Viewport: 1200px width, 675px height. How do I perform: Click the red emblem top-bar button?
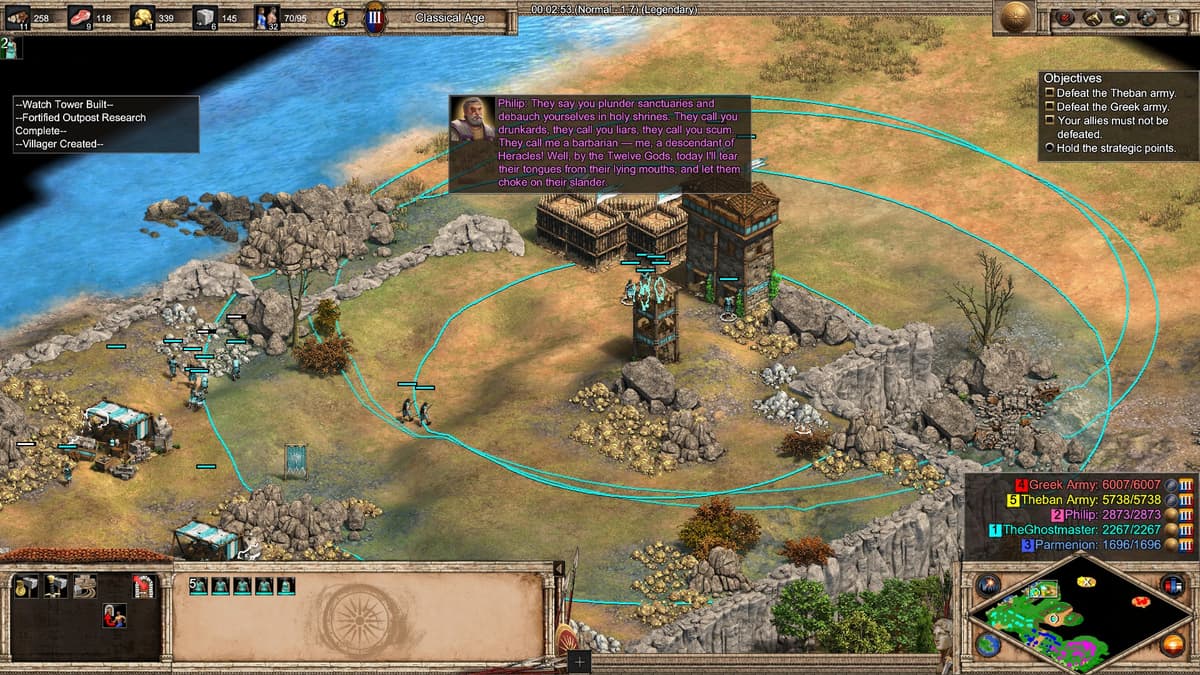1065,17
